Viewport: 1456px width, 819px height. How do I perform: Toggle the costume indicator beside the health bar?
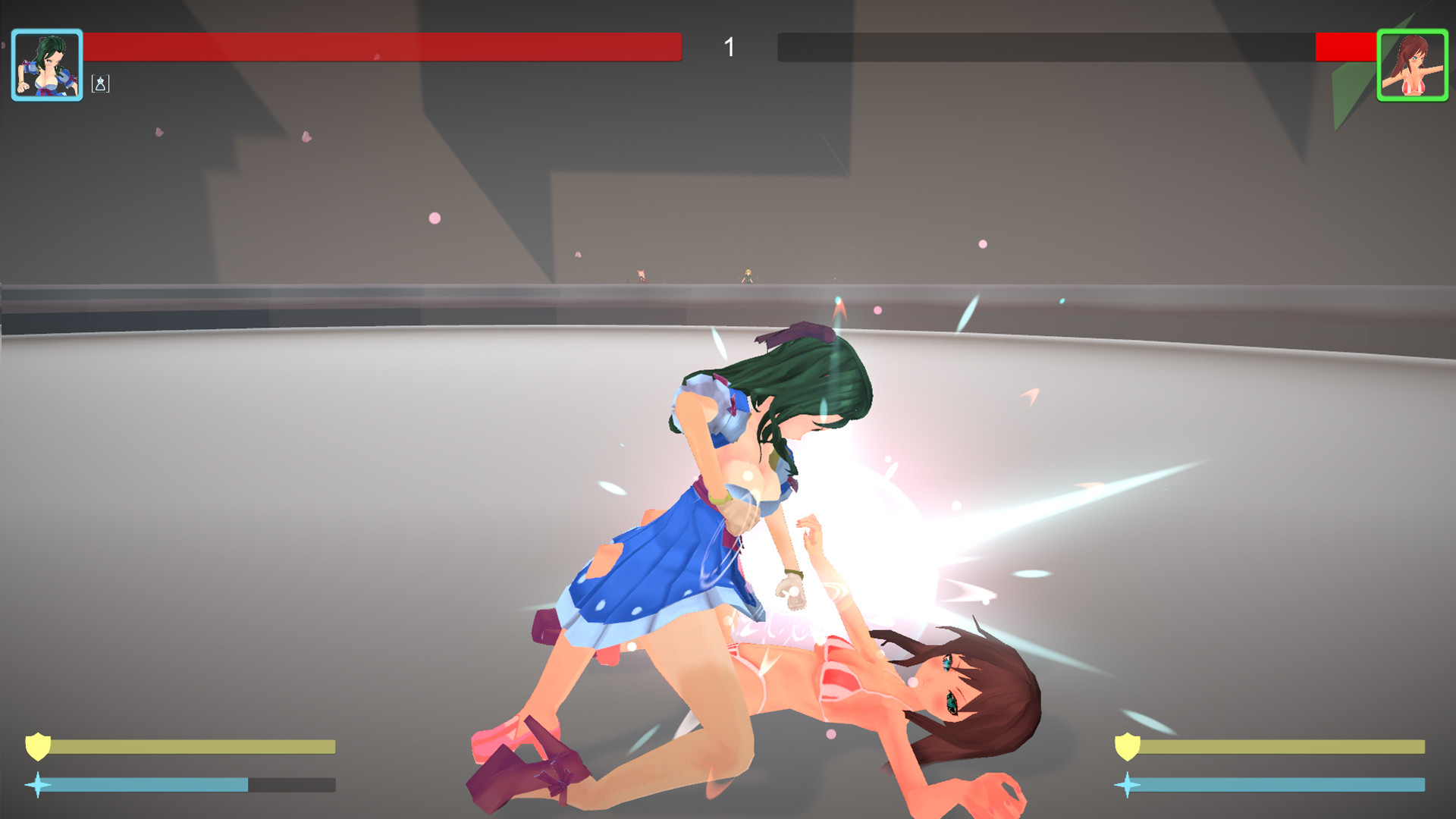point(99,84)
